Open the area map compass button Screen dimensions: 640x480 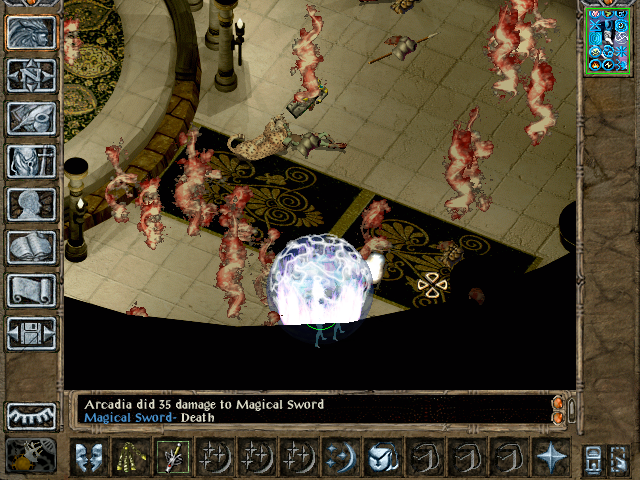click(31, 76)
